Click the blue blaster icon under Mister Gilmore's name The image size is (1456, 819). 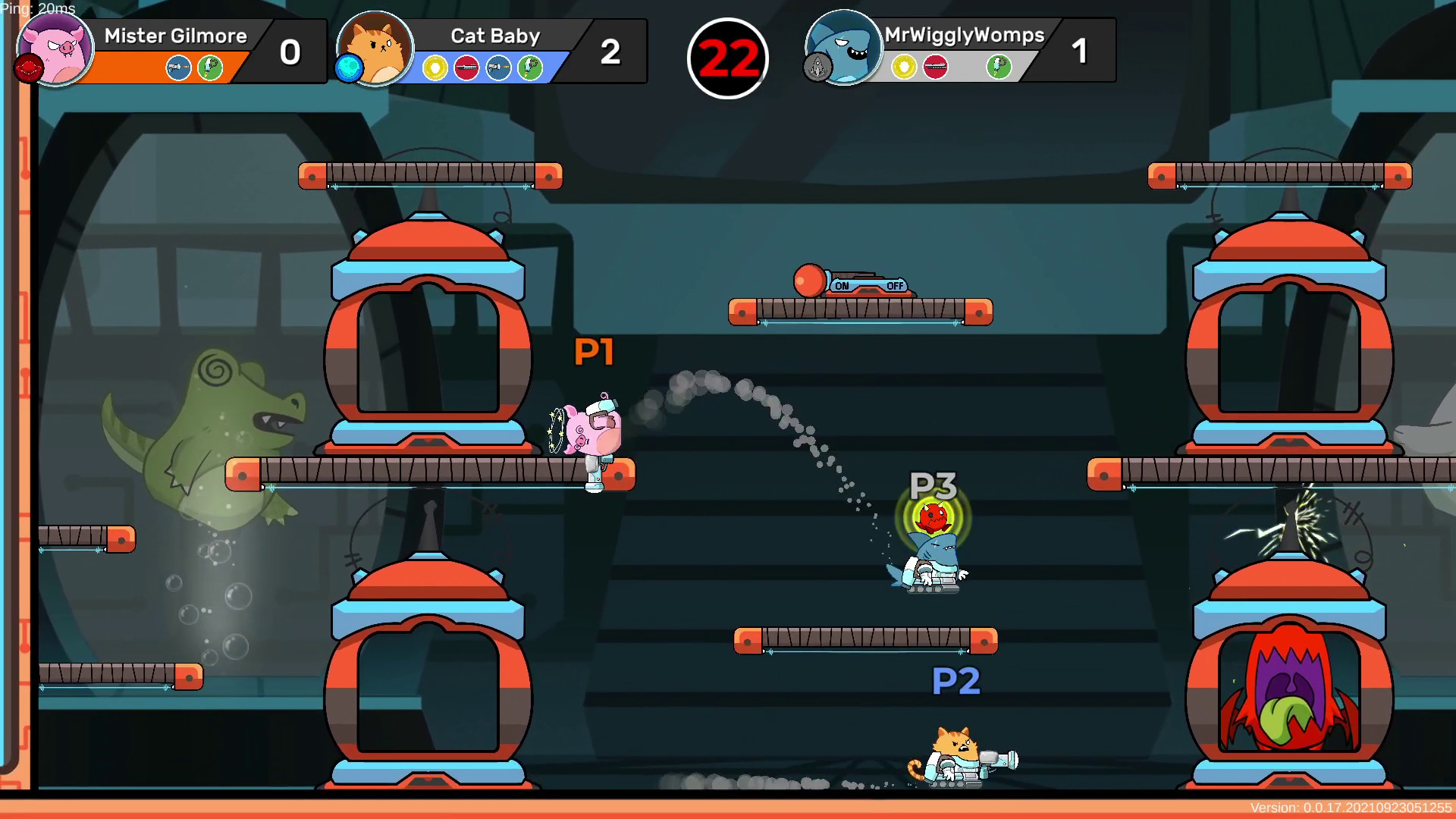click(x=177, y=67)
